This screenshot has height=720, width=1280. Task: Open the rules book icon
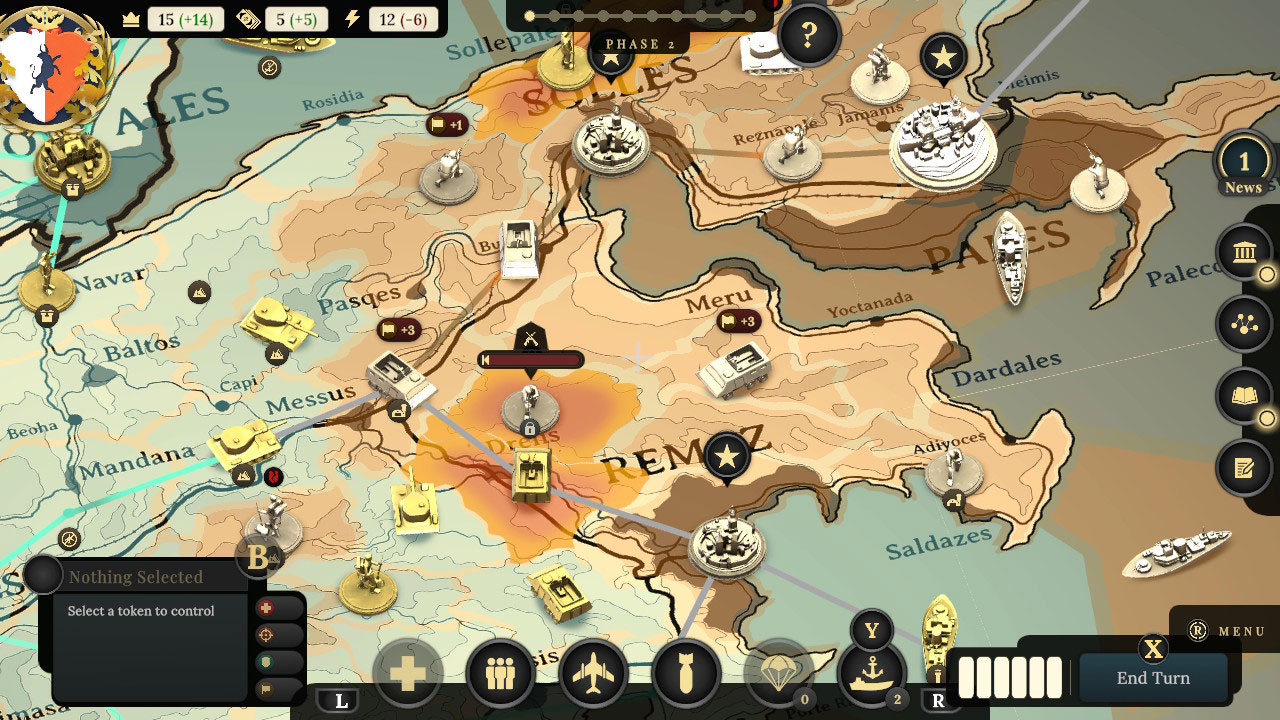(x=1243, y=396)
